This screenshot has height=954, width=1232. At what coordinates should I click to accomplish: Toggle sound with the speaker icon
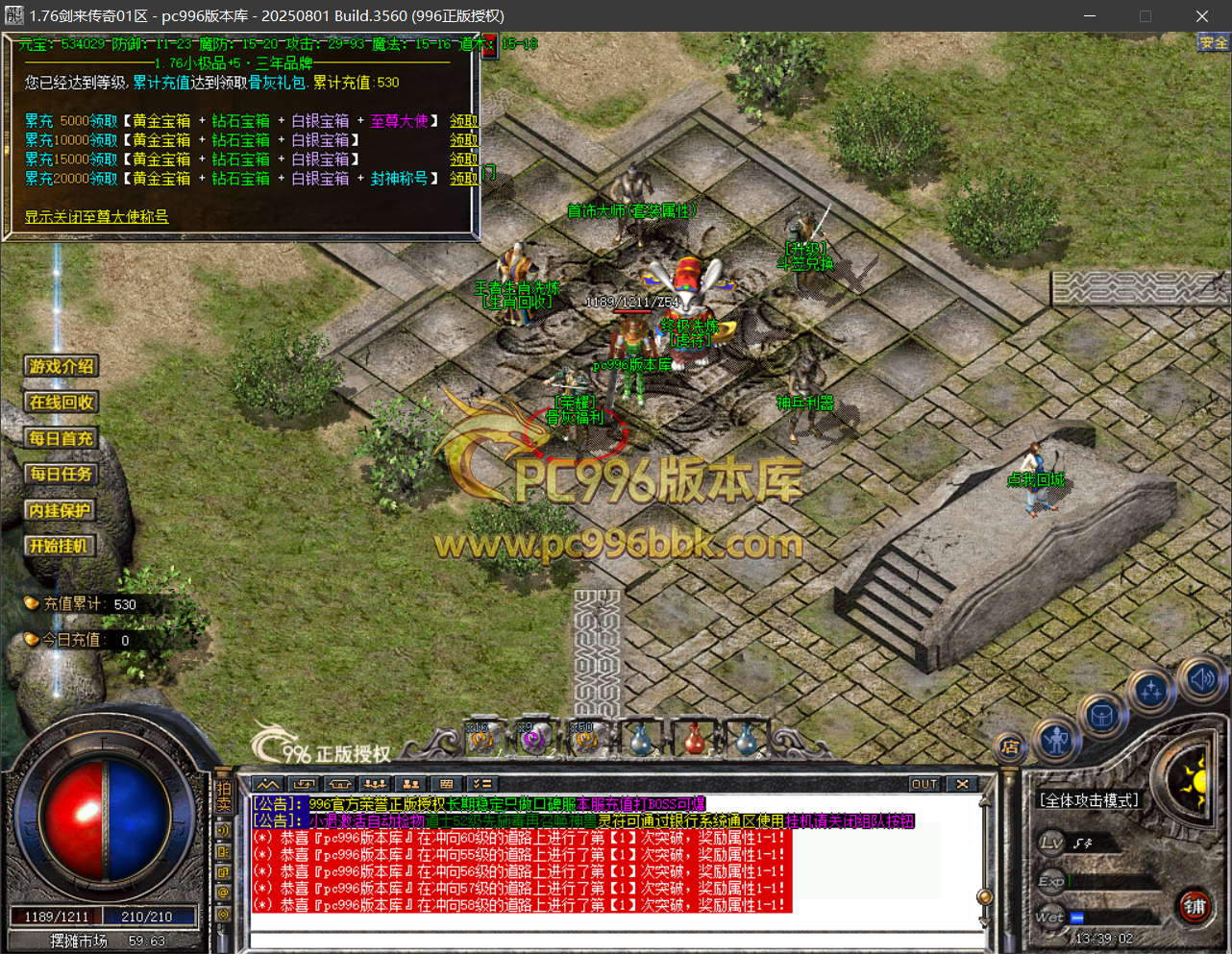(1201, 678)
